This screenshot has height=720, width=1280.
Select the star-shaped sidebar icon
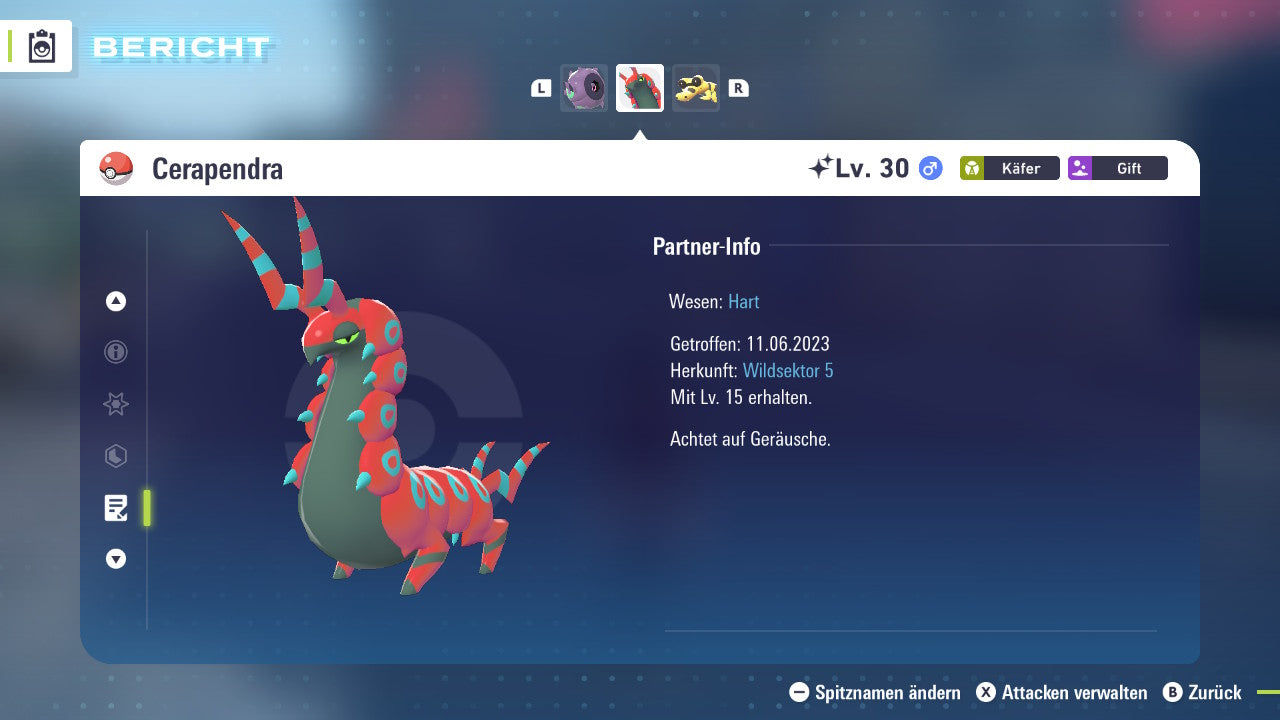point(115,404)
